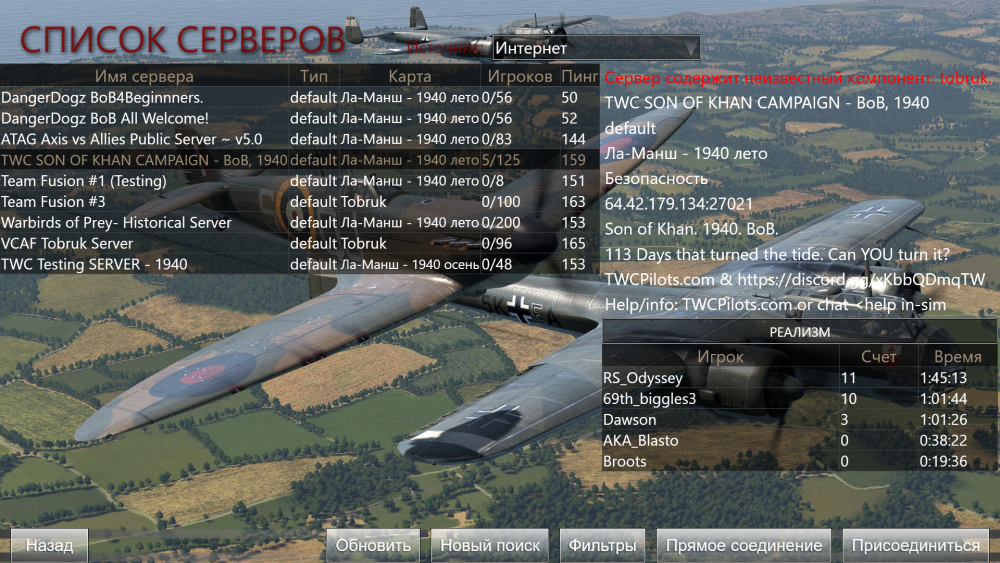
Task: Pick TWC Testing SERVER - 1940 row
Action: click(145, 265)
